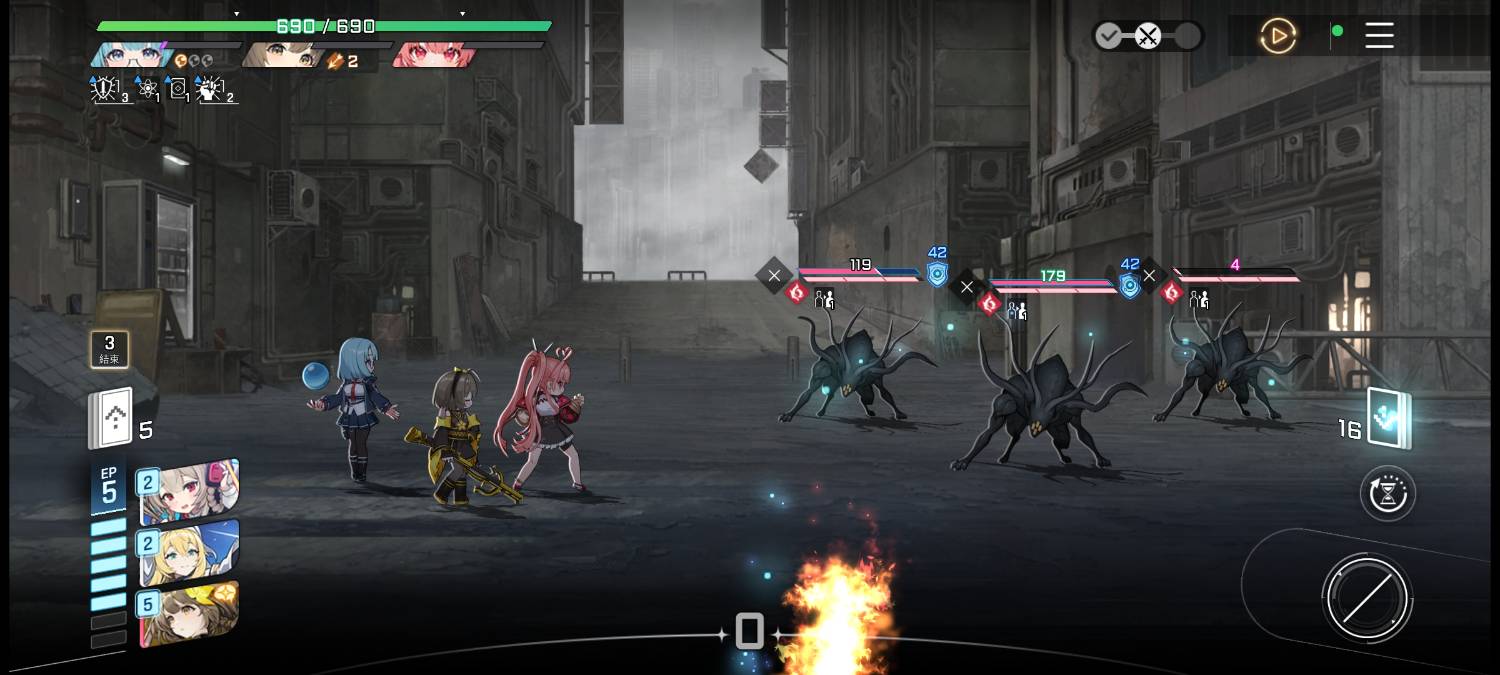Select the blue-haired character portrait
1500x675 pixels.
[x=131, y=54]
